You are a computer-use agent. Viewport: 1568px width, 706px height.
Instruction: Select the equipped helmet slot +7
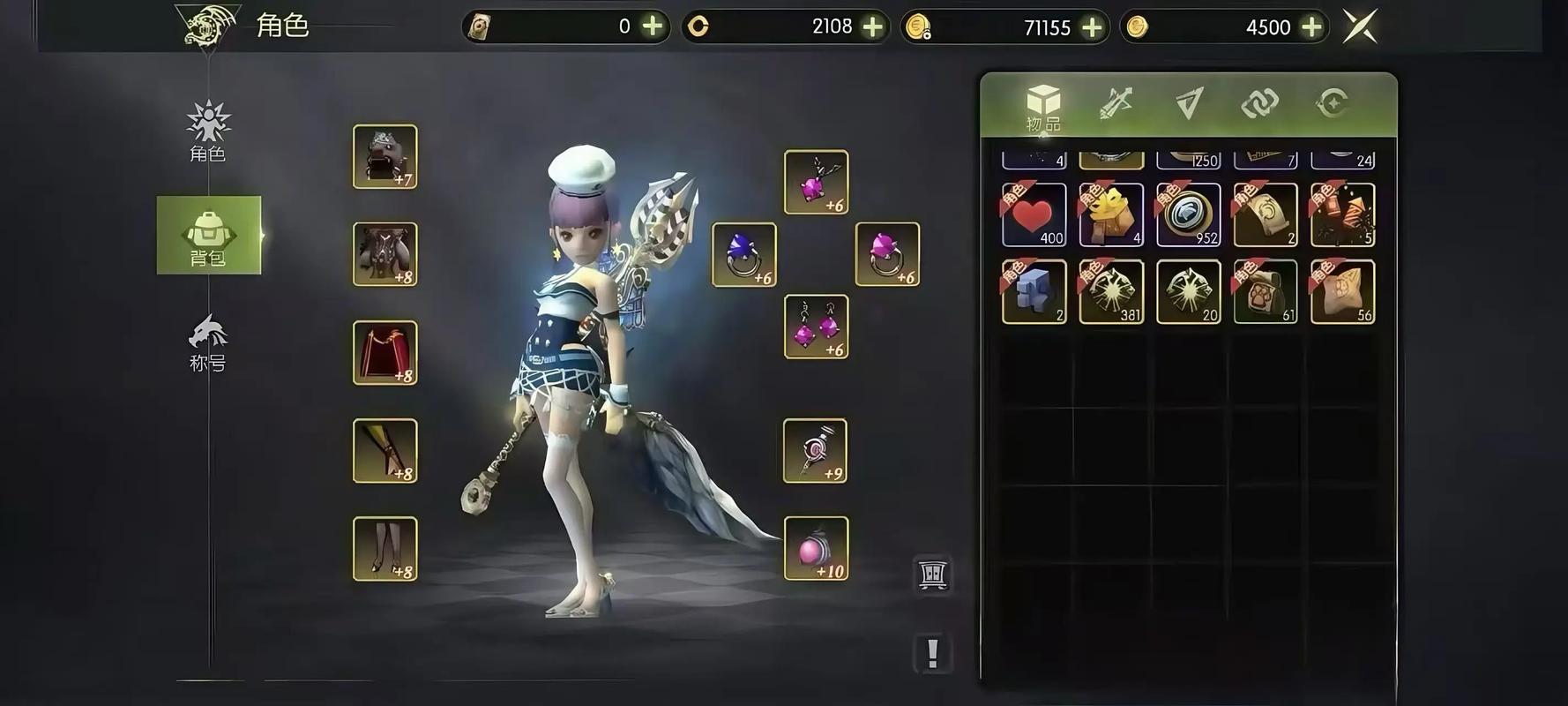coord(385,156)
